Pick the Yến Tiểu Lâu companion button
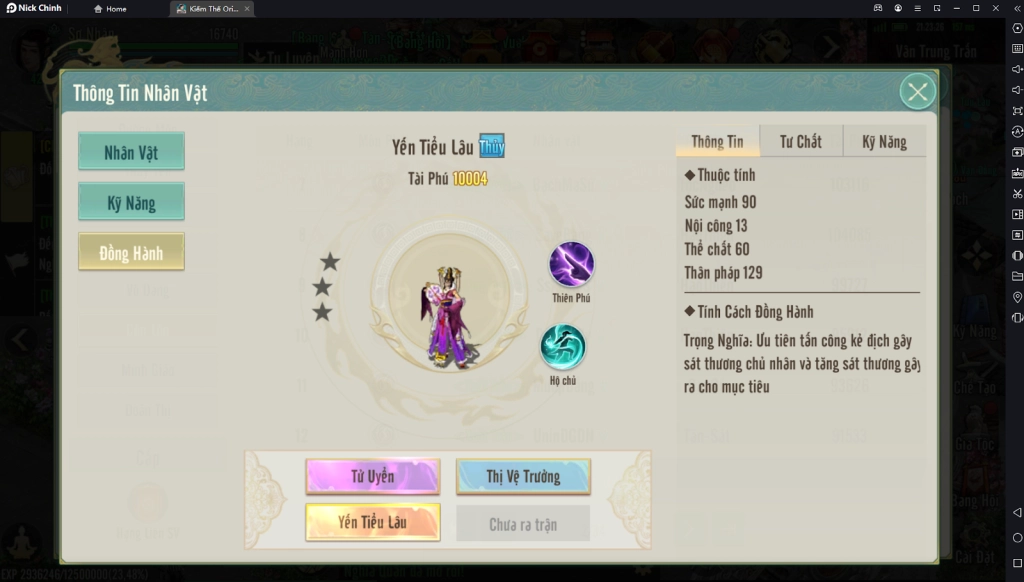Image resolution: width=1024 pixels, height=582 pixels. point(373,522)
